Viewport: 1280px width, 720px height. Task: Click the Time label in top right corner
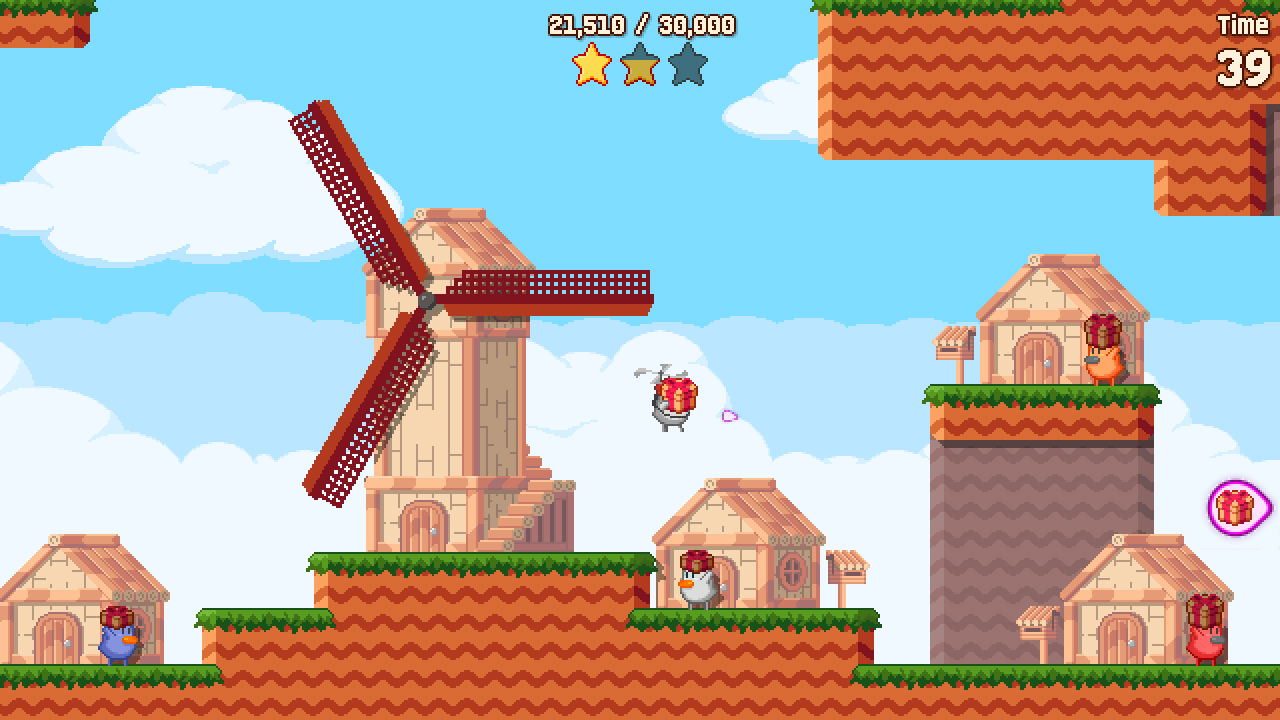coord(1243,24)
